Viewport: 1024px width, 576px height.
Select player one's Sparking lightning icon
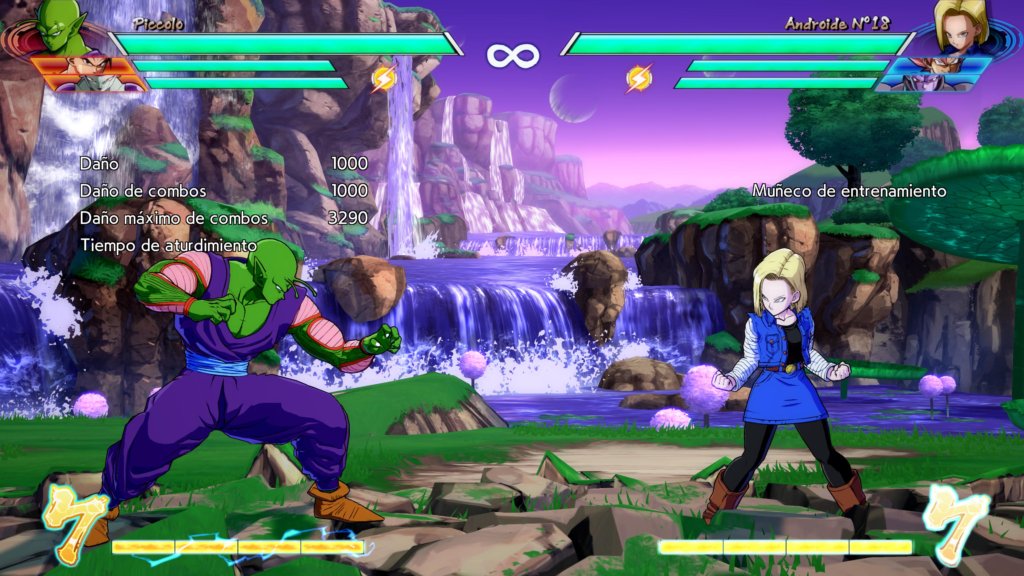[x=384, y=78]
